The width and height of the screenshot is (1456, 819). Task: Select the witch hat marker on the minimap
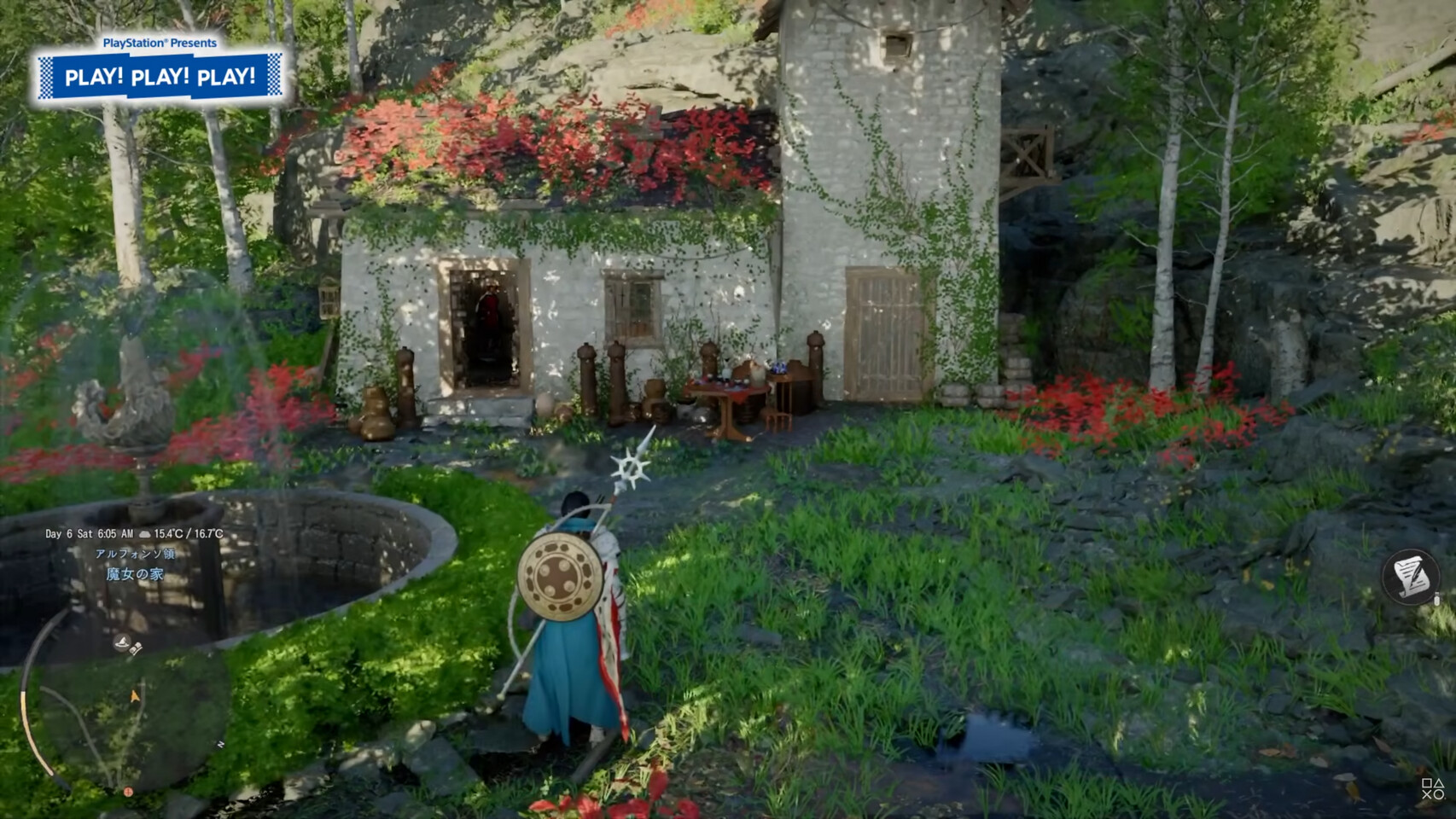point(124,642)
